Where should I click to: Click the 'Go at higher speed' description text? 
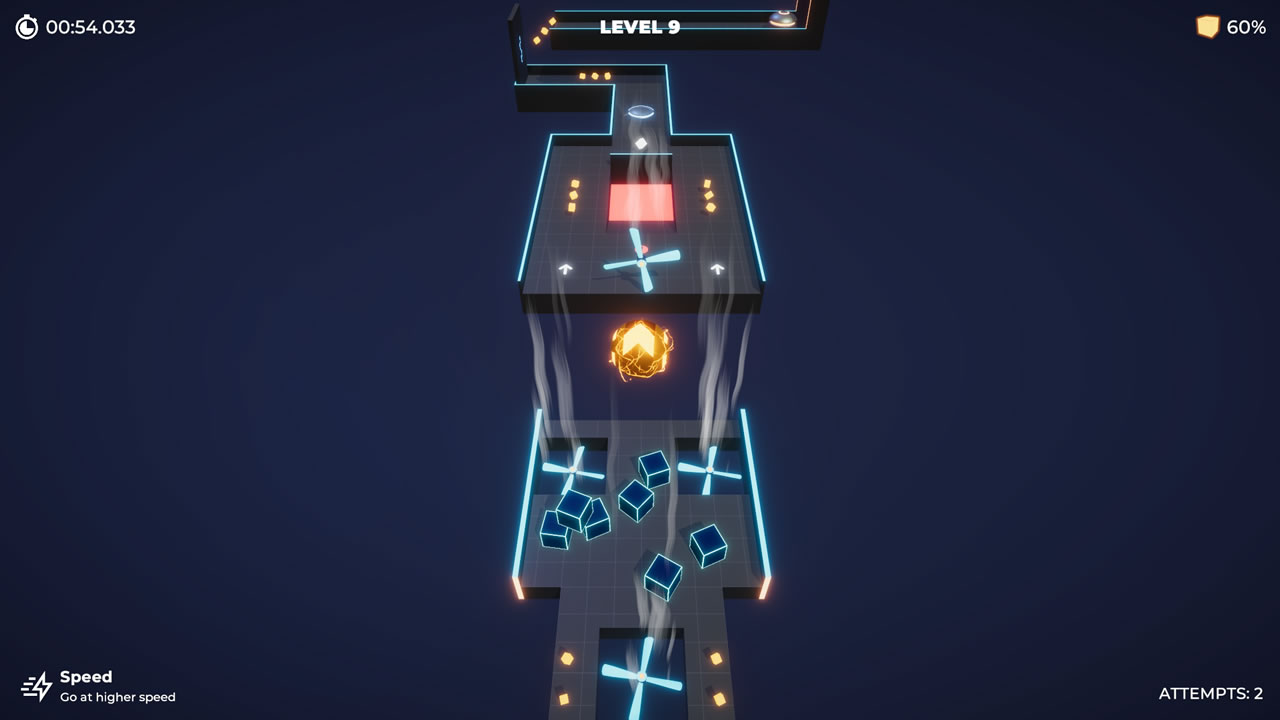[x=119, y=697]
